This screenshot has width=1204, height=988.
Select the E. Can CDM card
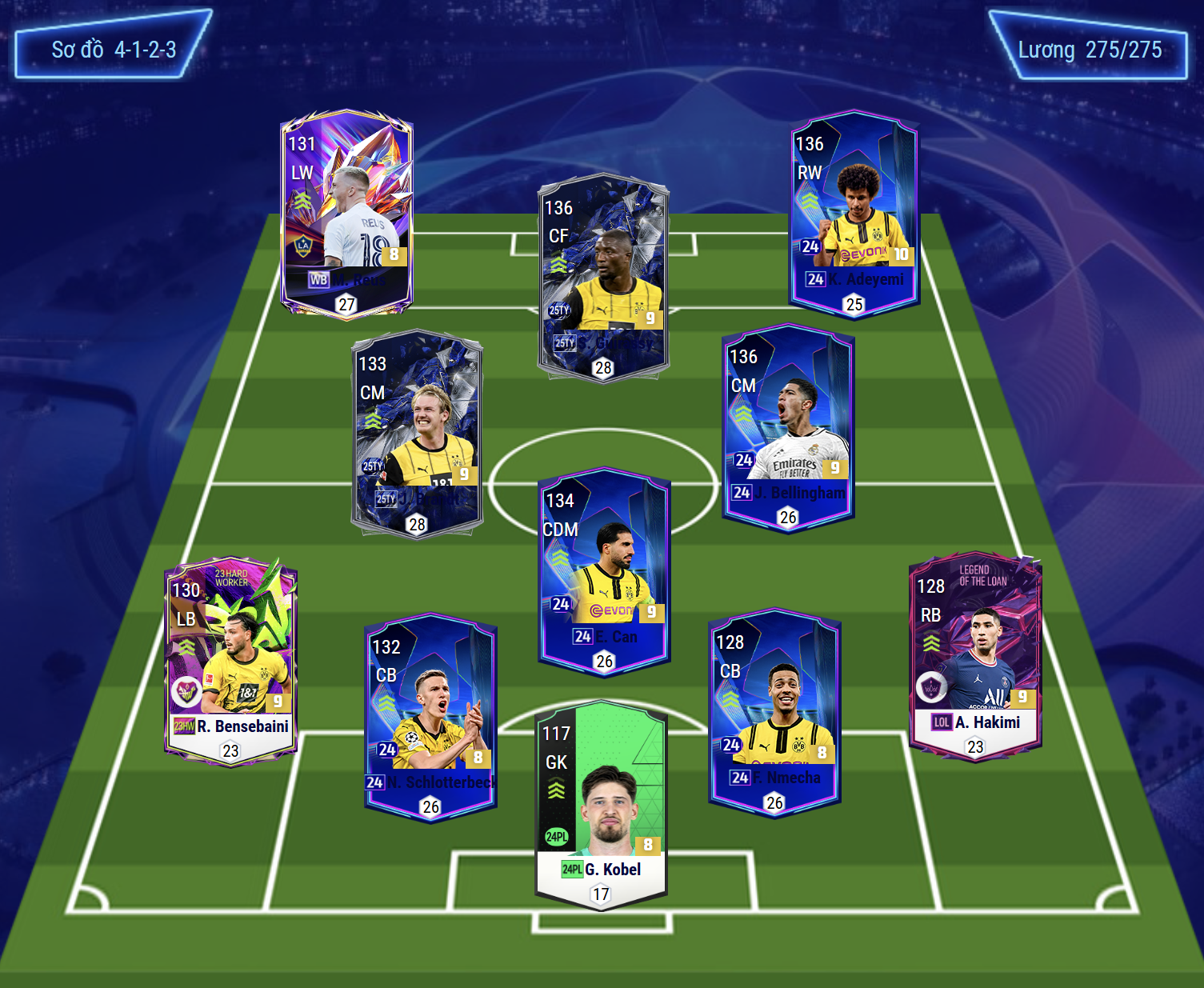[x=604, y=571]
